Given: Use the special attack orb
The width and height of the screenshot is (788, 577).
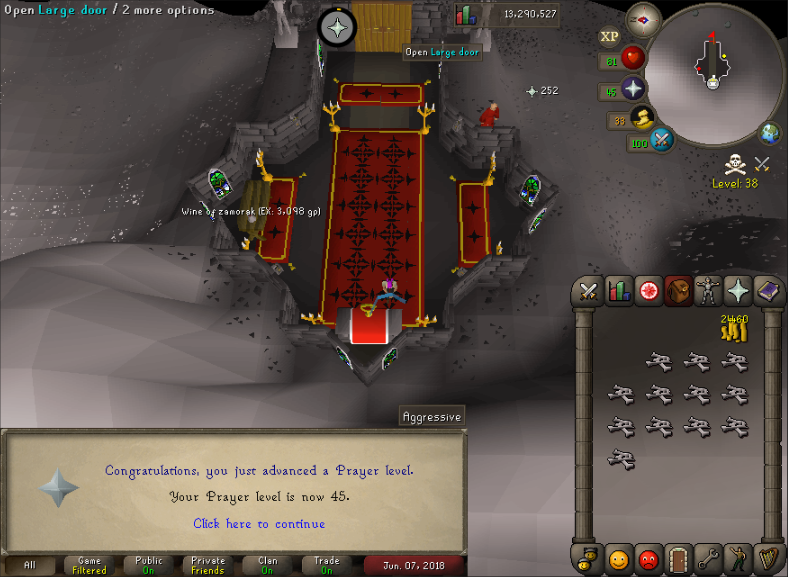Looking at the screenshot, I should pyautogui.click(x=661, y=140).
